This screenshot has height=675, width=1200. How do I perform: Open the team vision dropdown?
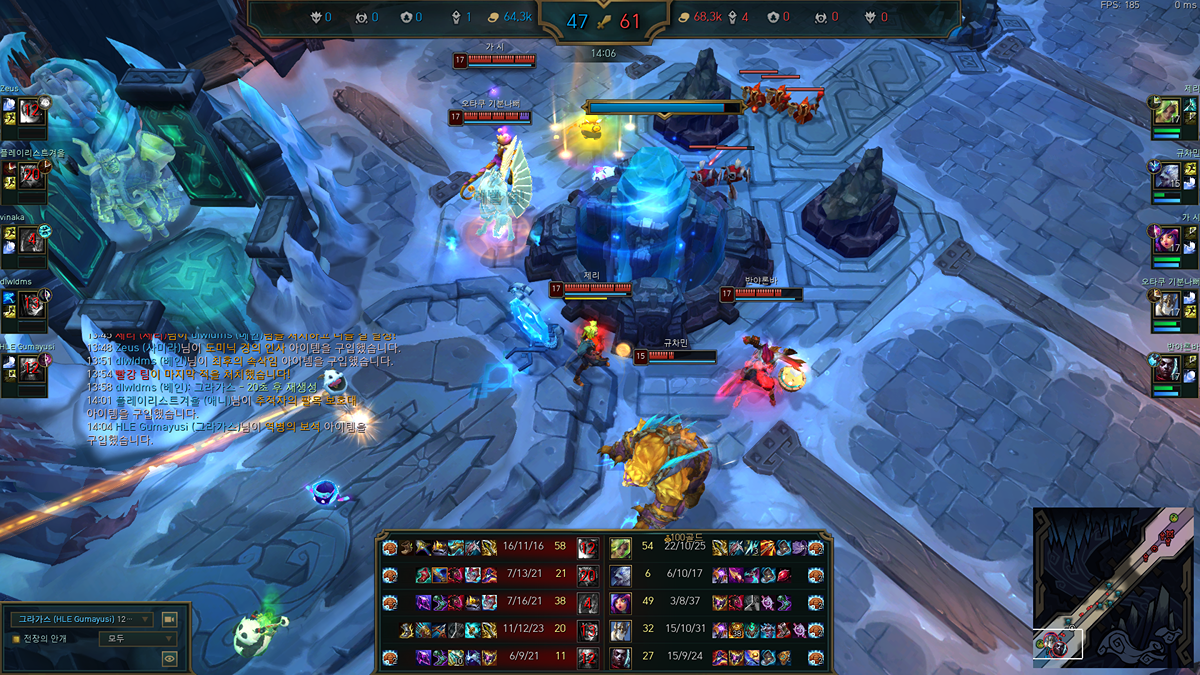pyautogui.click(x=137, y=638)
